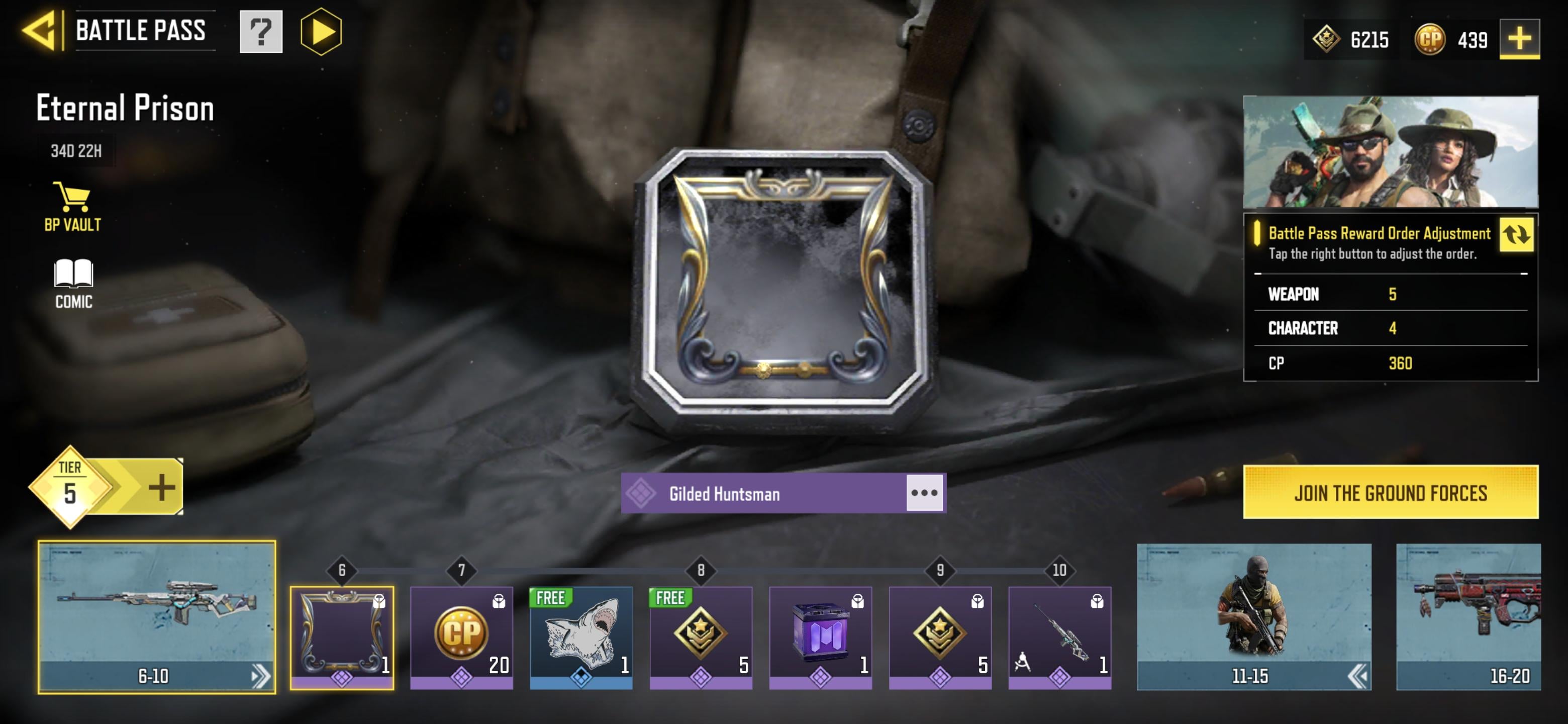Select the free tier 8 credits reward
This screenshot has height=724, width=1568.
pyautogui.click(x=701, y=637)
